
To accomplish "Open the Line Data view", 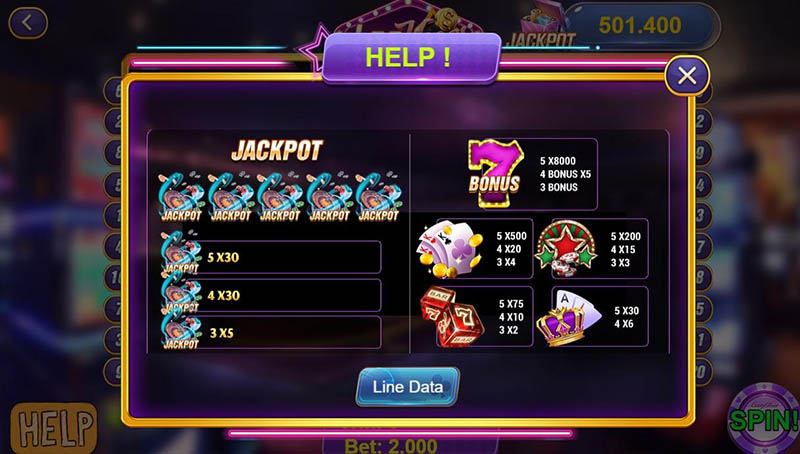I will tap(407, 386).
